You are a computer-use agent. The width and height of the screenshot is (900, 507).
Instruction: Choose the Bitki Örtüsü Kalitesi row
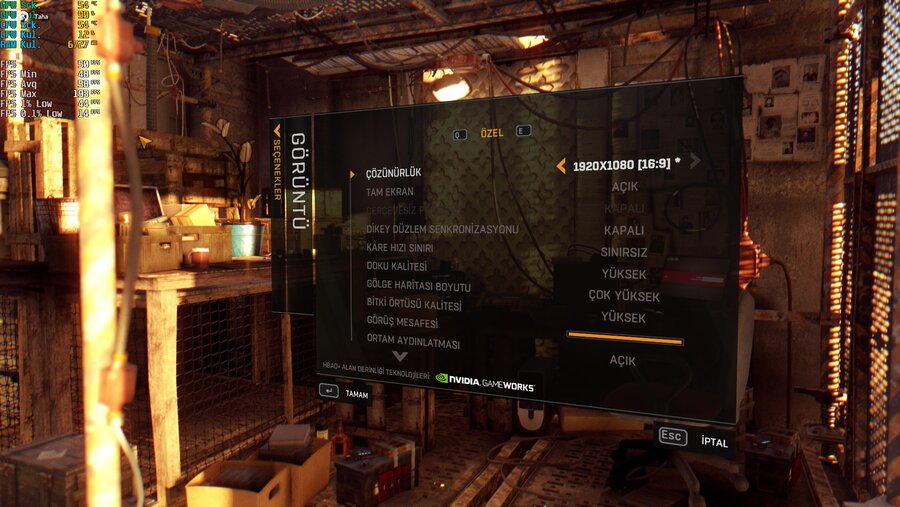point(413,305)
